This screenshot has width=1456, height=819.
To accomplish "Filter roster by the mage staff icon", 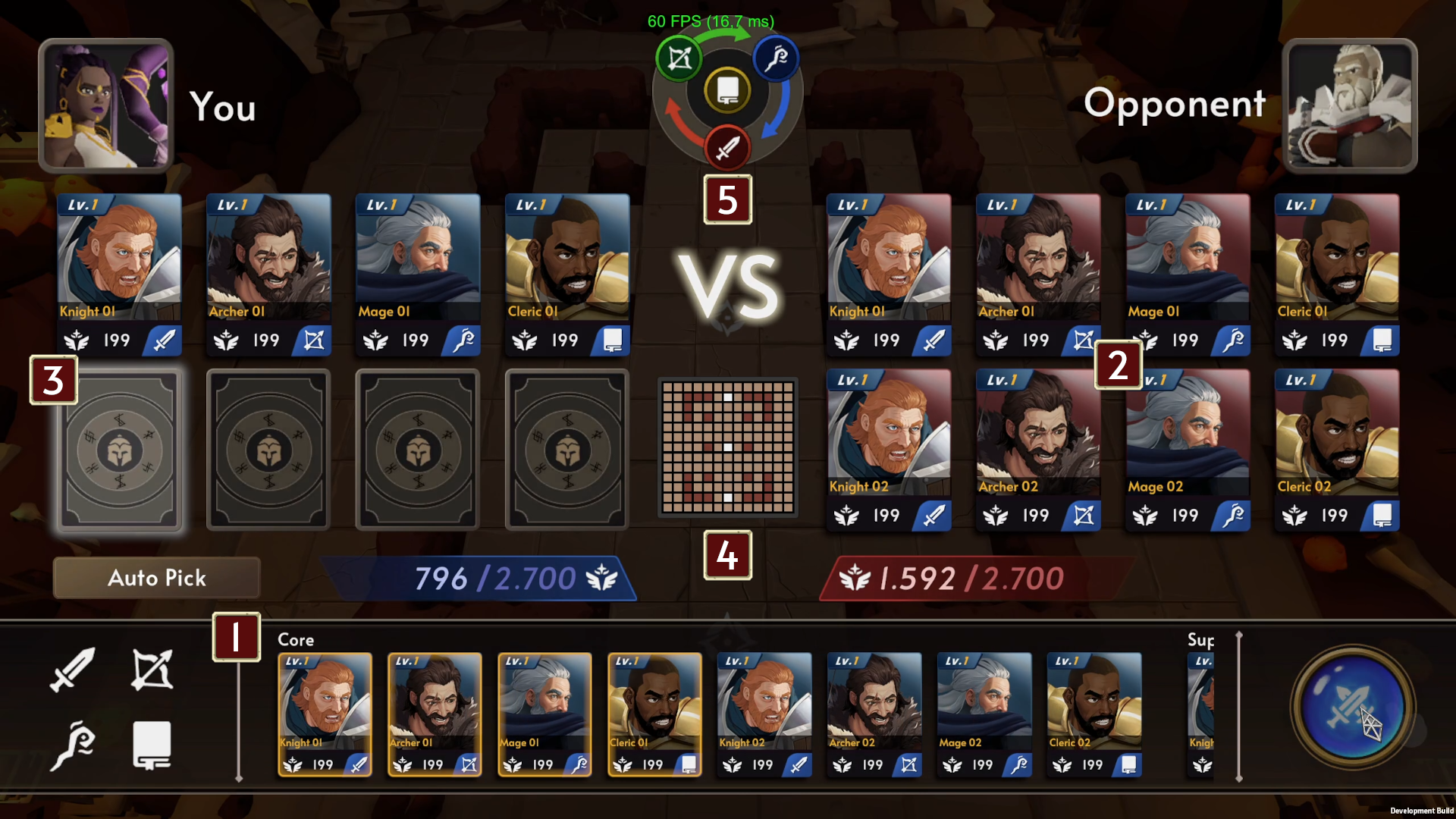I will (73, 746).
